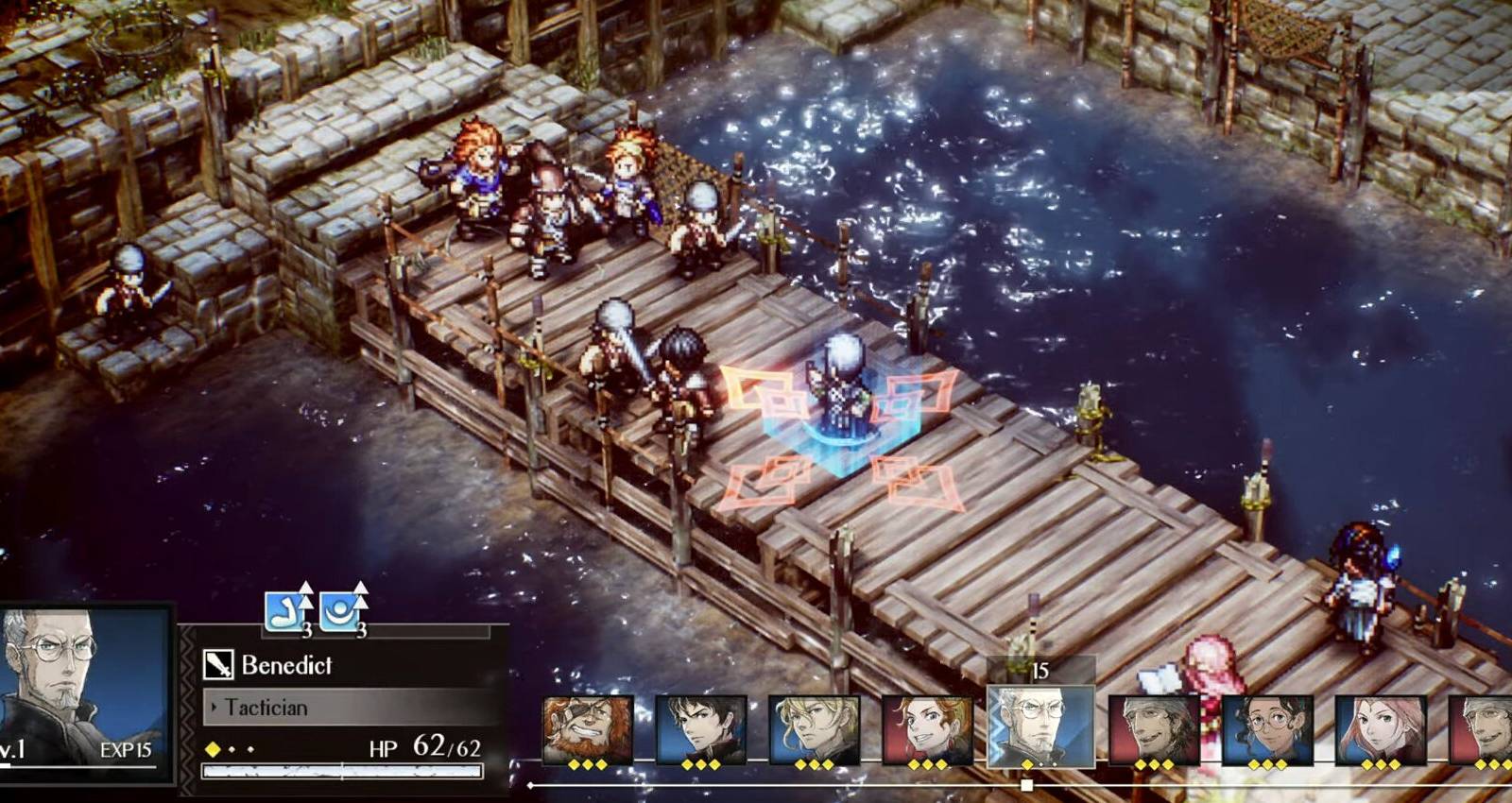Inspect the buff icon next to the strength buff
The image size is (1512, 803).
click(341, 611)
